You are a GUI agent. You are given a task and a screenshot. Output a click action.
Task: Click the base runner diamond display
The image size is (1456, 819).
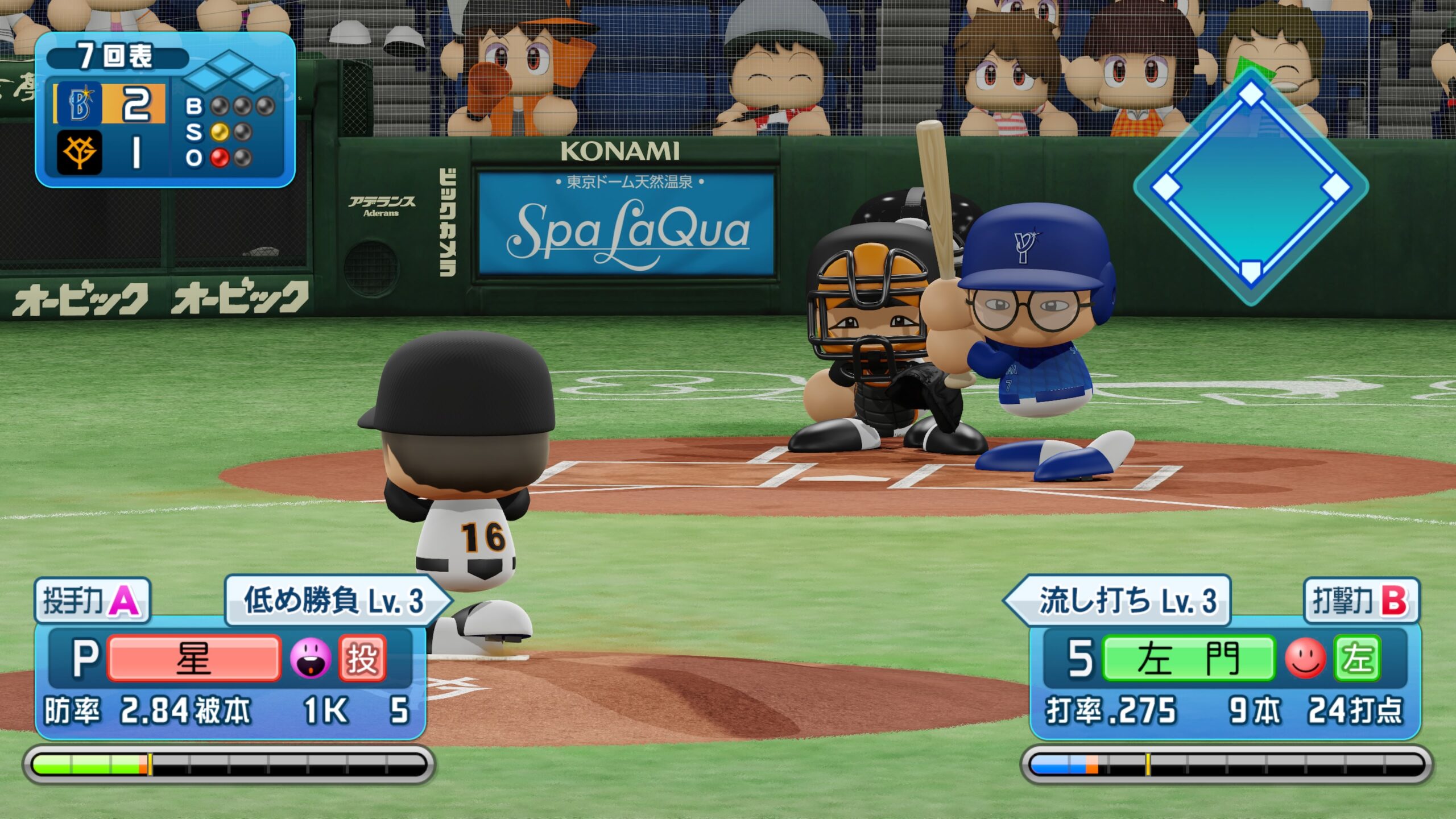click(x=1250, y=187)
